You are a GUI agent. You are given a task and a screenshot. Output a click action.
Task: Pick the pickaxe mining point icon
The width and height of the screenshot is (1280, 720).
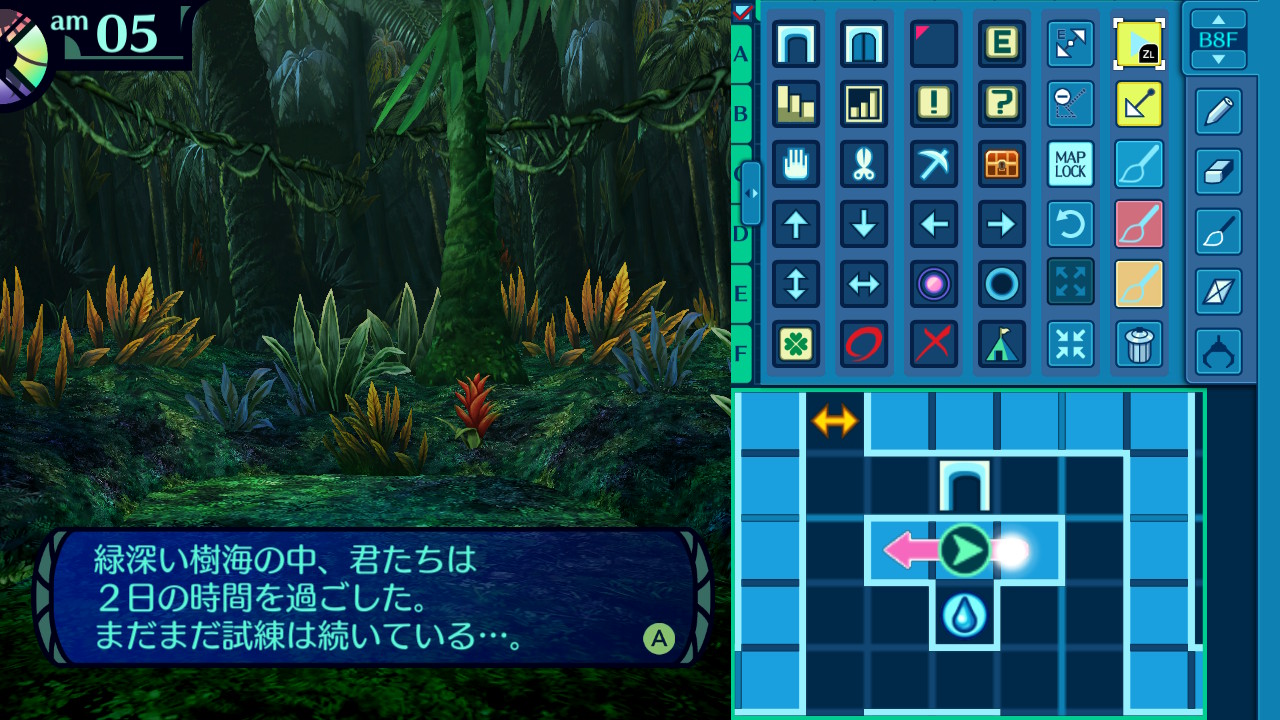934,164
